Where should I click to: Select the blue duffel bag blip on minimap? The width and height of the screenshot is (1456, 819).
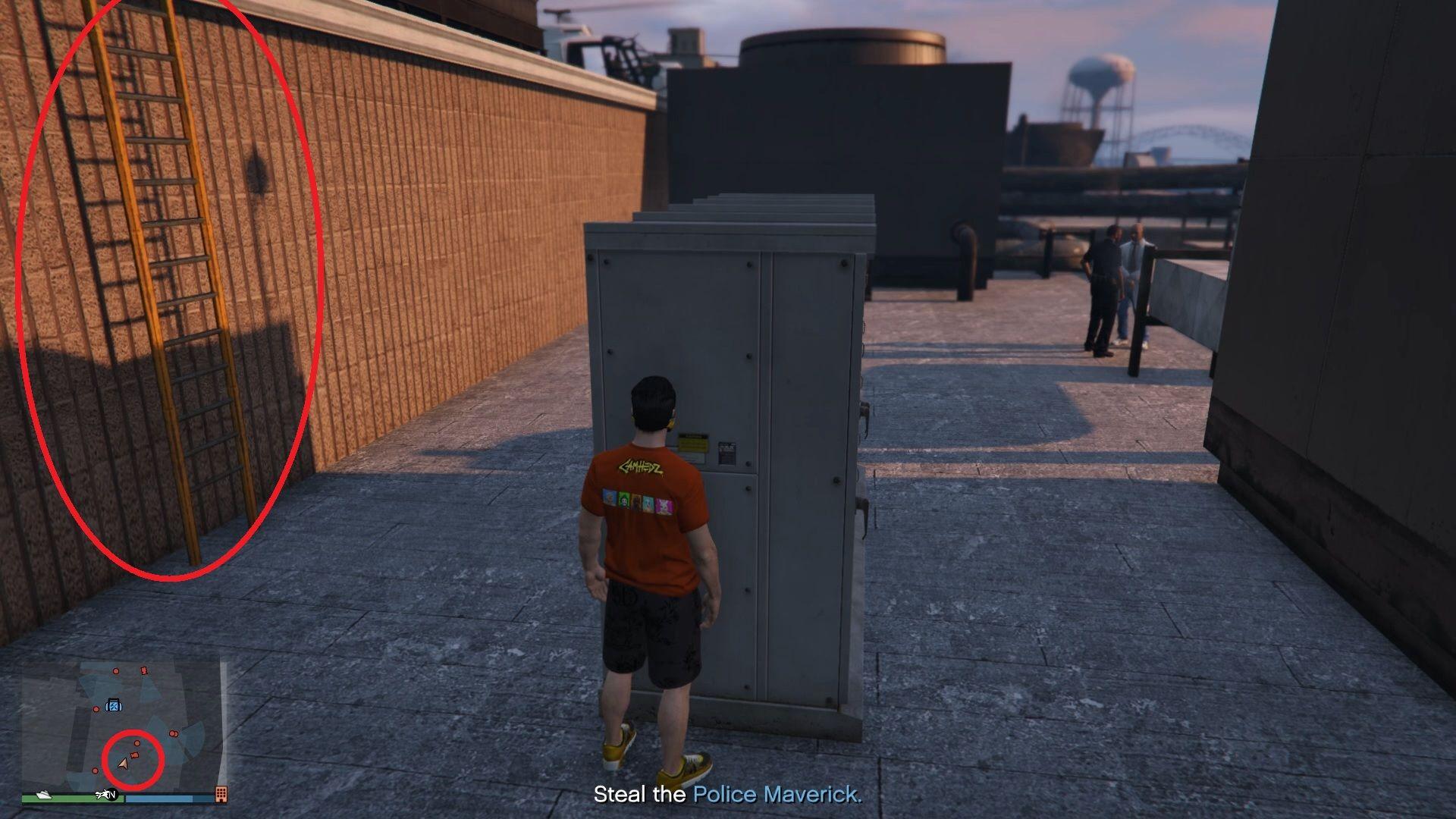click(x=114, y=705)
